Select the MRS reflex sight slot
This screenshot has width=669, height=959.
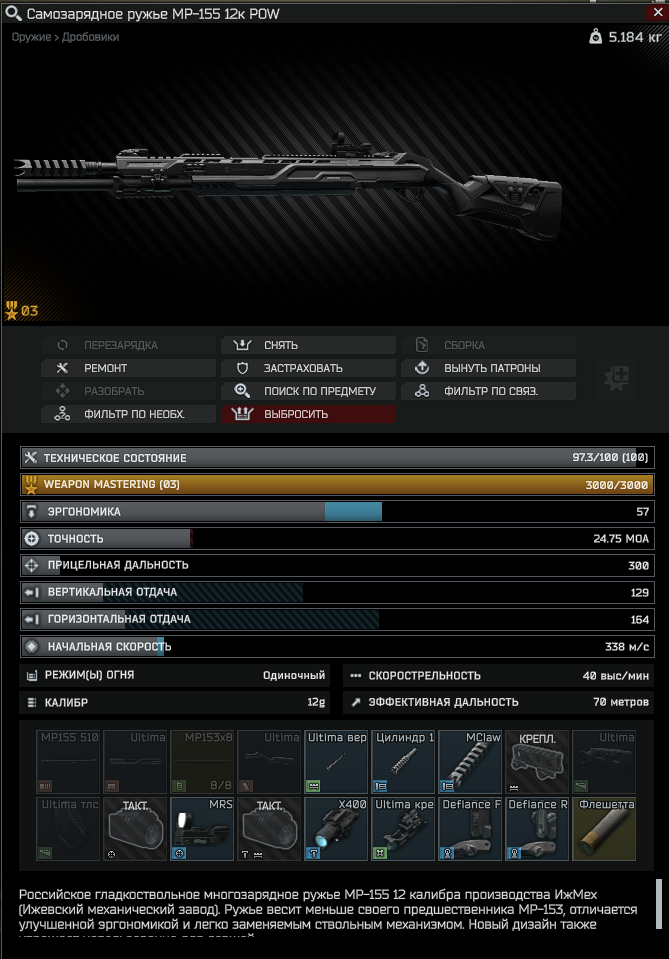[201, 829]
